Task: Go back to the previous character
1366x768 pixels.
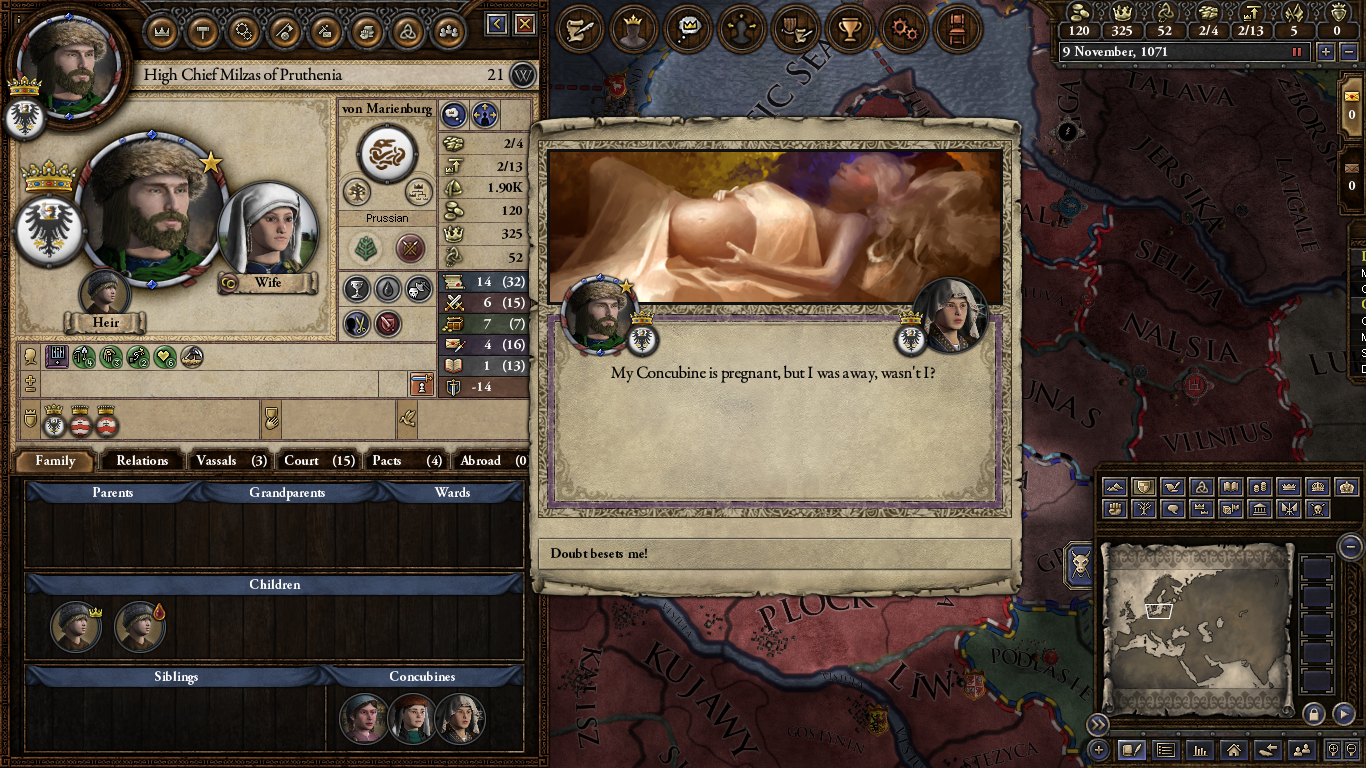Action: pyautogui.click(x=497, y=24)
